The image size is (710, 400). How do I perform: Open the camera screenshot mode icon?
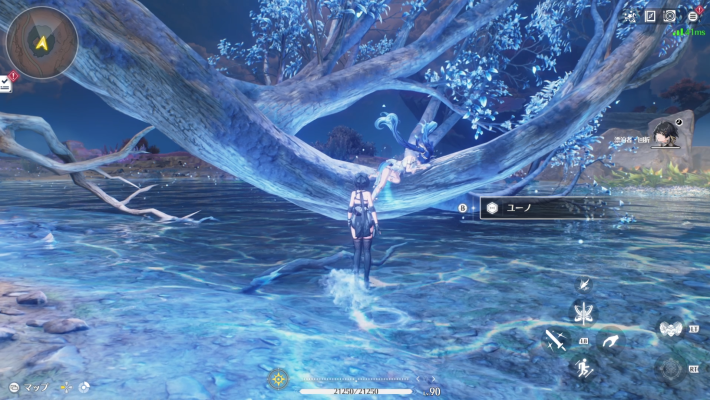670,16
